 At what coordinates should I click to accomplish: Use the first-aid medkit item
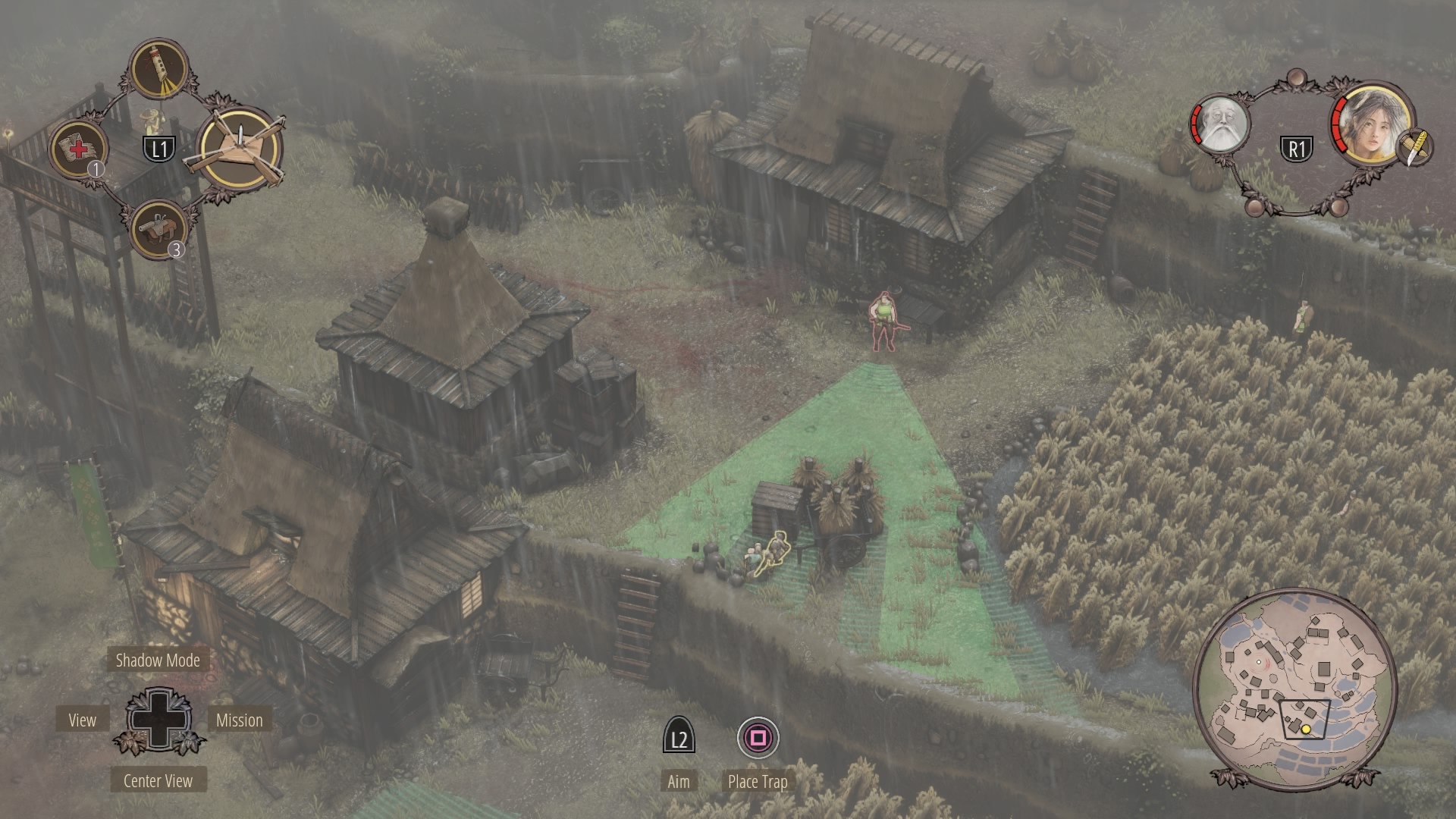click(78, 148)
